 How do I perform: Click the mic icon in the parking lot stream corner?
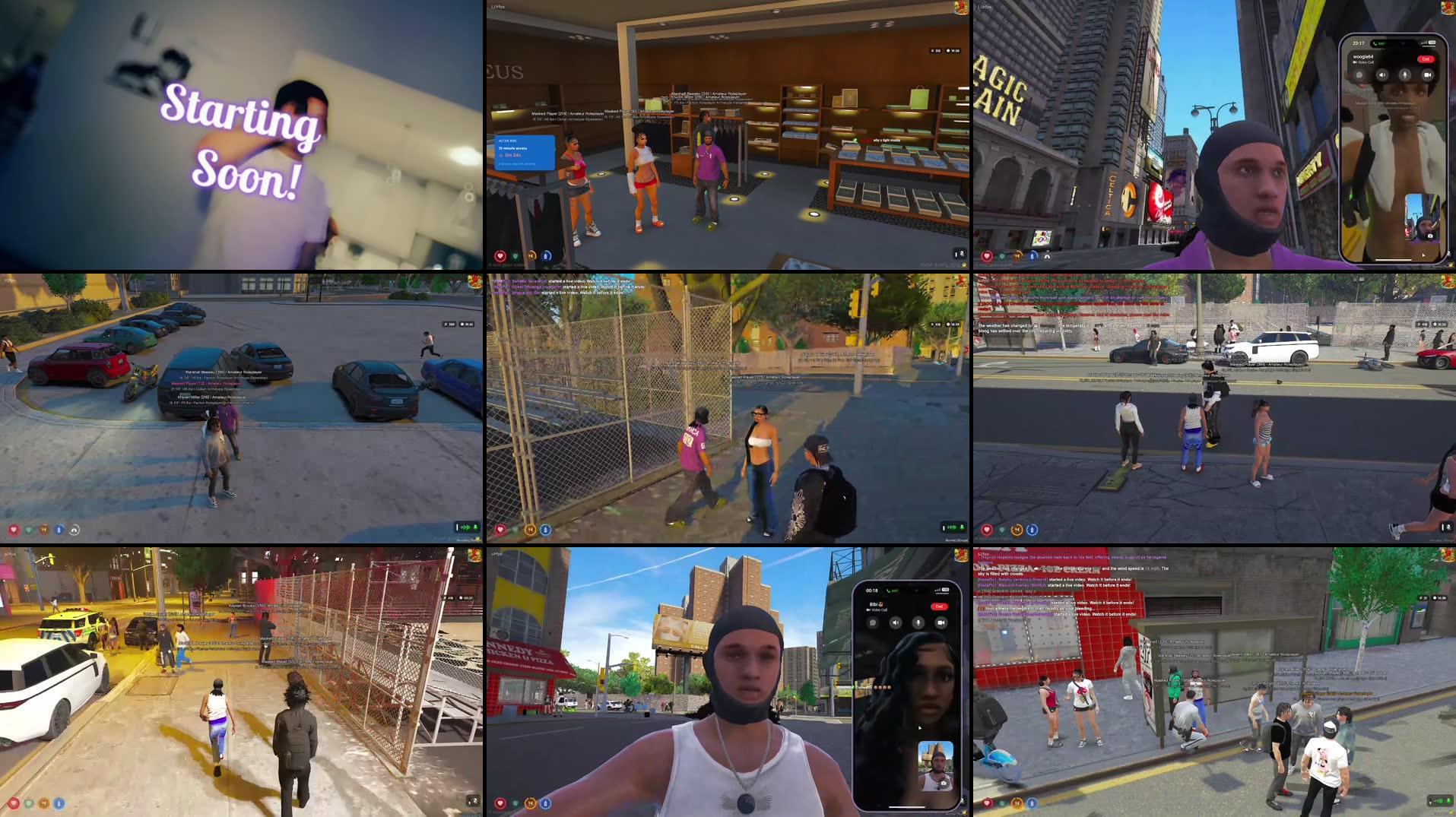(x=475, y=527)
